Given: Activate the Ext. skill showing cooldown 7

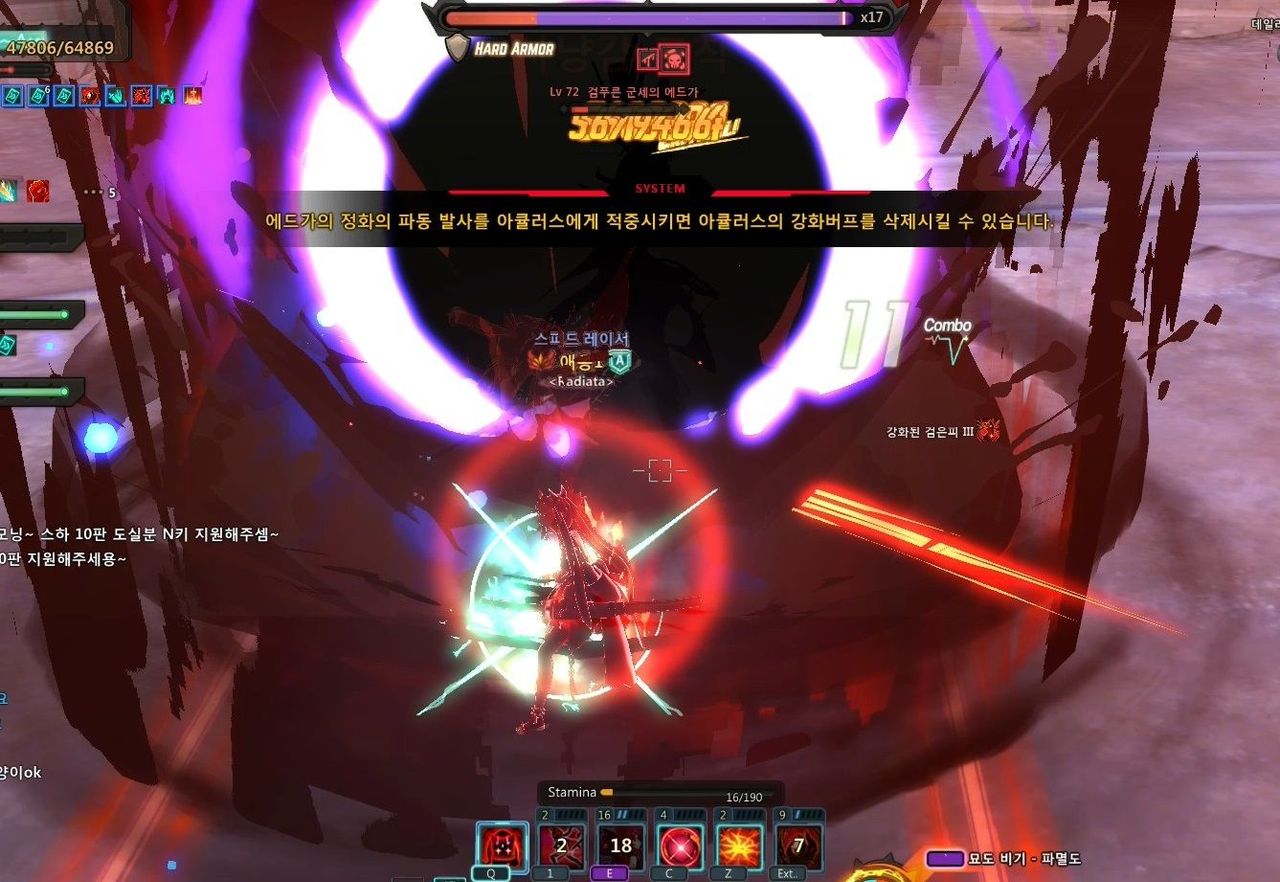Looking at the screenshot, I should coord(799,847).
